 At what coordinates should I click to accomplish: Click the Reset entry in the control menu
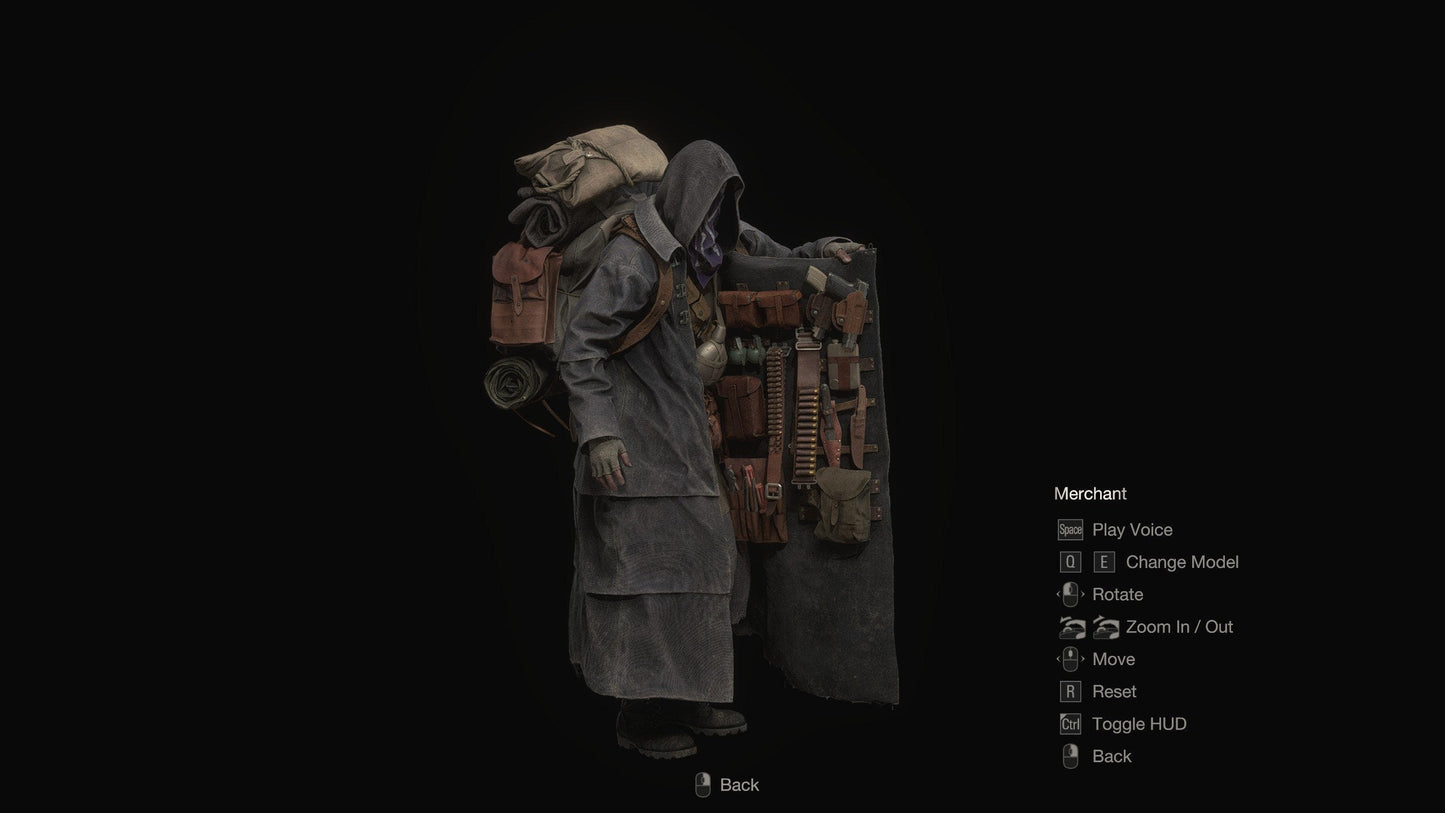point(1114,690)
